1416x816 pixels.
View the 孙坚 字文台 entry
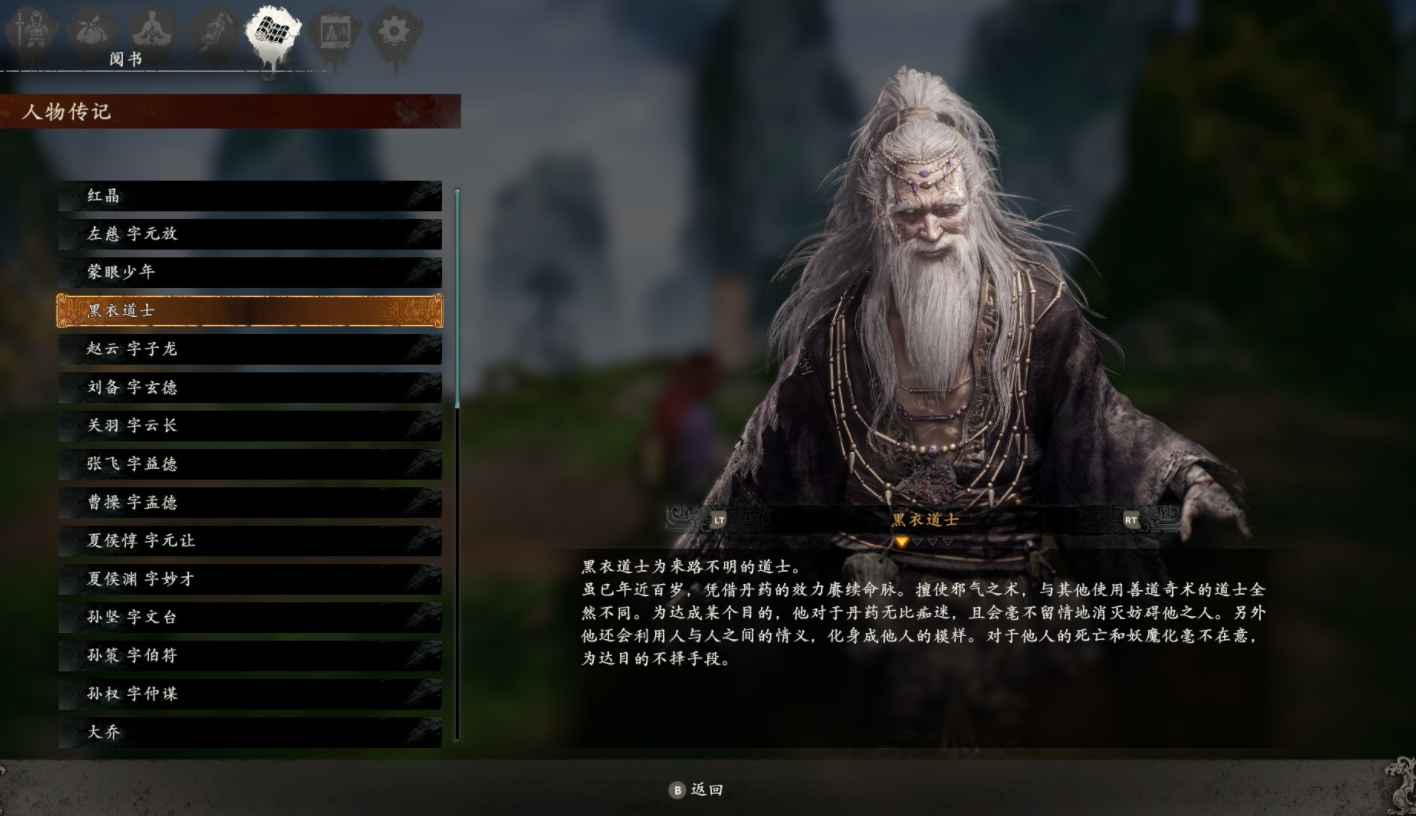pyautogui.click(x=250, y=617)
